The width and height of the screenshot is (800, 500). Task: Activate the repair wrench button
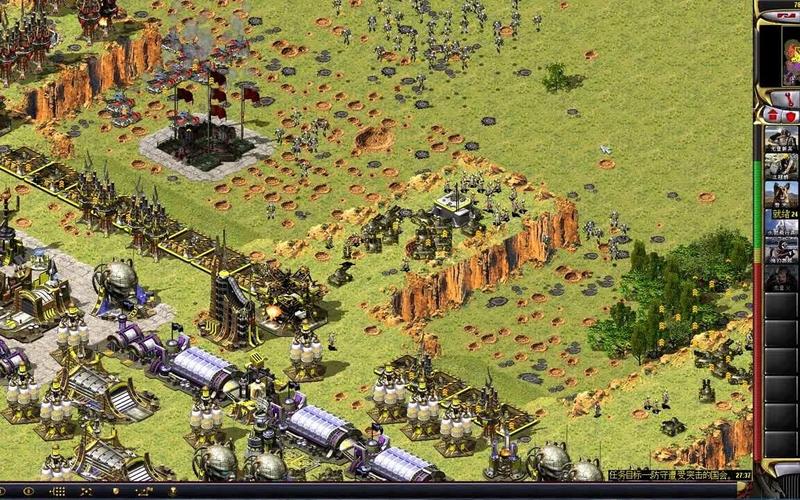[789, 98]
